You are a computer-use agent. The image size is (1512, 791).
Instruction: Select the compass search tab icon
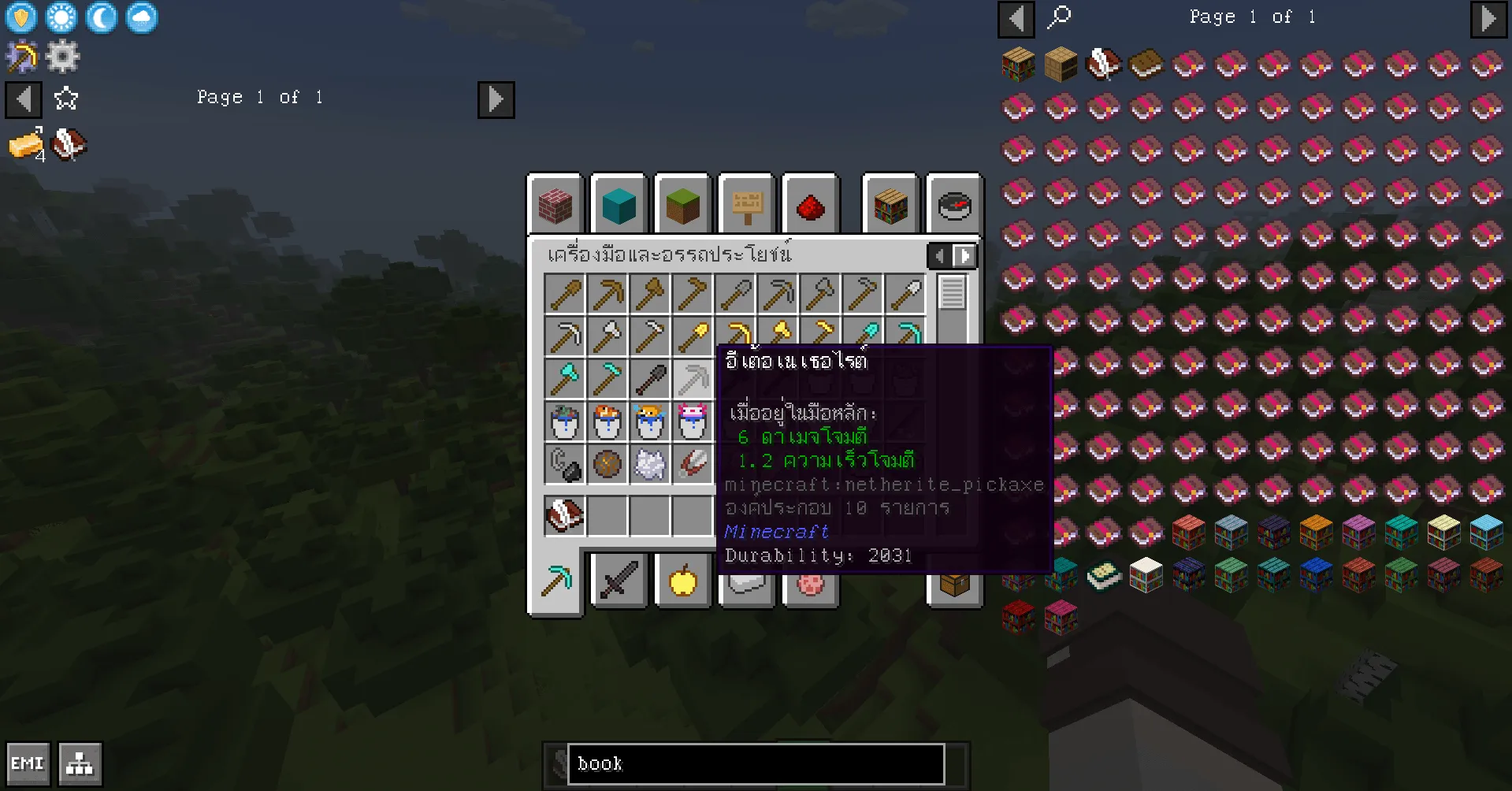click(x=954, y=205)
